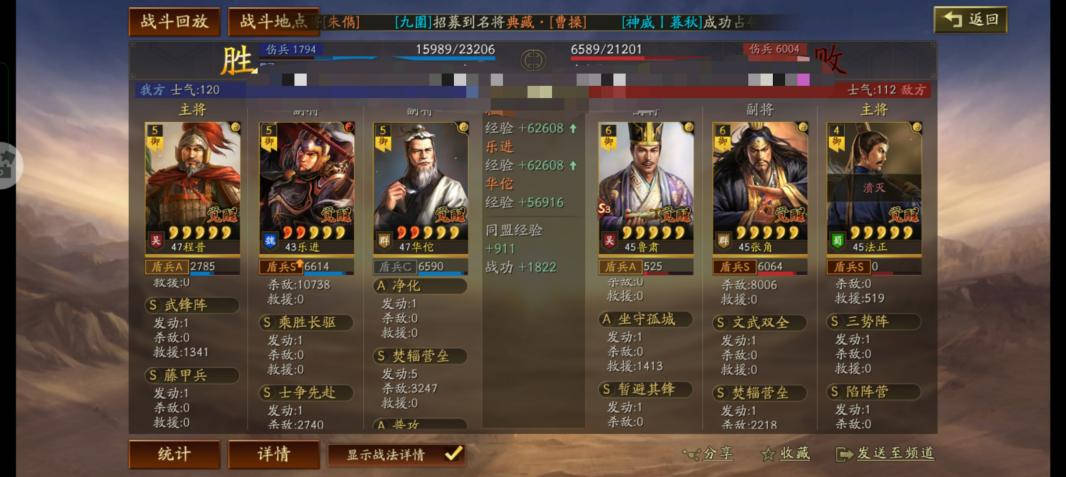Share the battle report via 分享
The image size is (1066, 477).
[708, 454]
